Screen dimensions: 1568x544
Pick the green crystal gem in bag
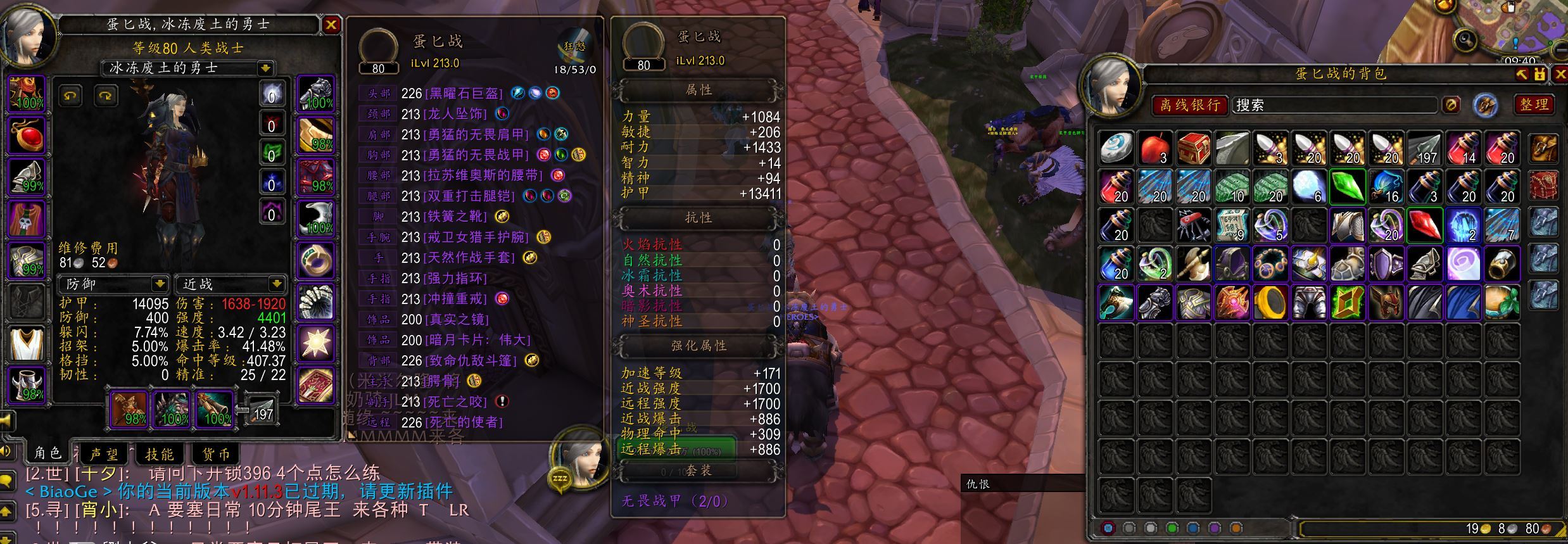[x=1347, y=187]
